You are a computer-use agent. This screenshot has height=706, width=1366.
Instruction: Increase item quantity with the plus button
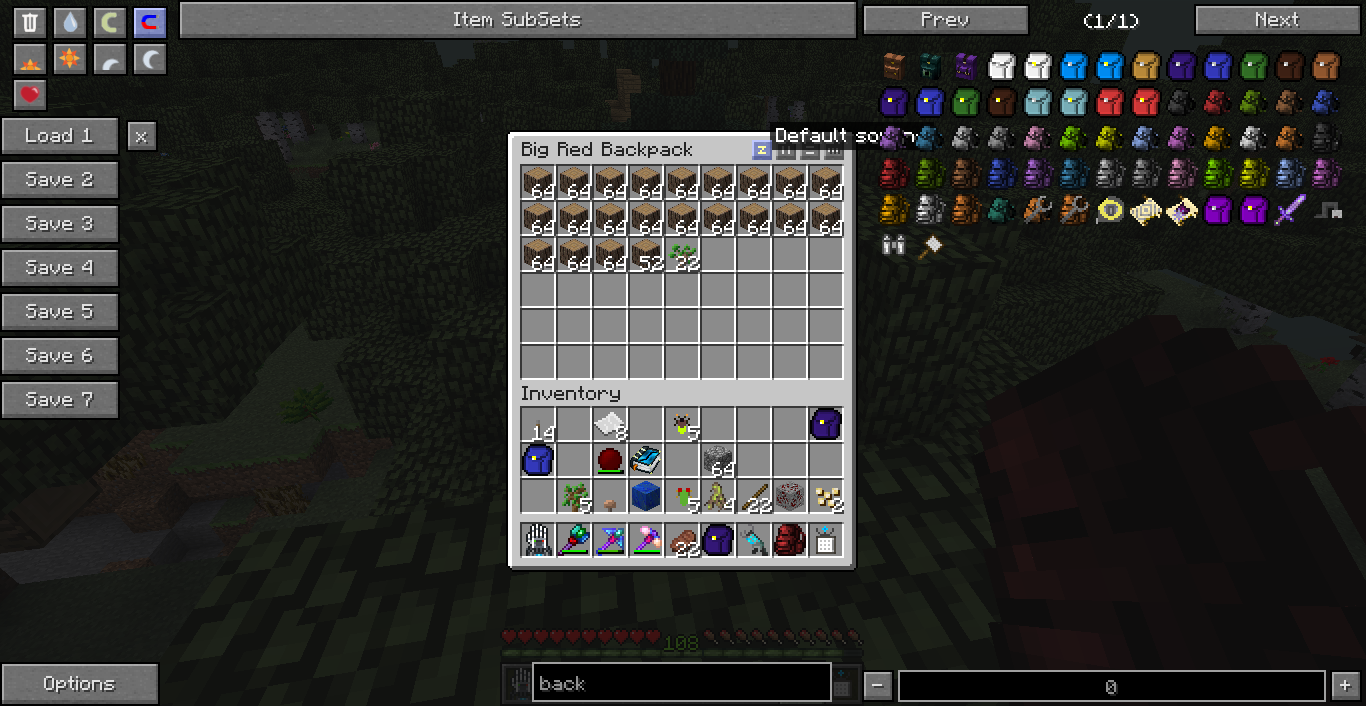pyautogui.click(x=1345, y=686)
